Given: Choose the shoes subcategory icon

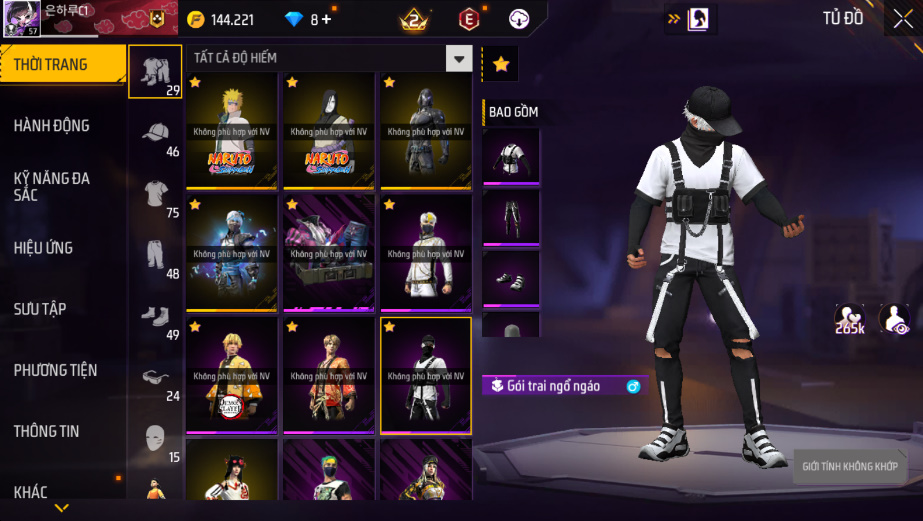Looking at the screenshot, I should tap(155, 316).
